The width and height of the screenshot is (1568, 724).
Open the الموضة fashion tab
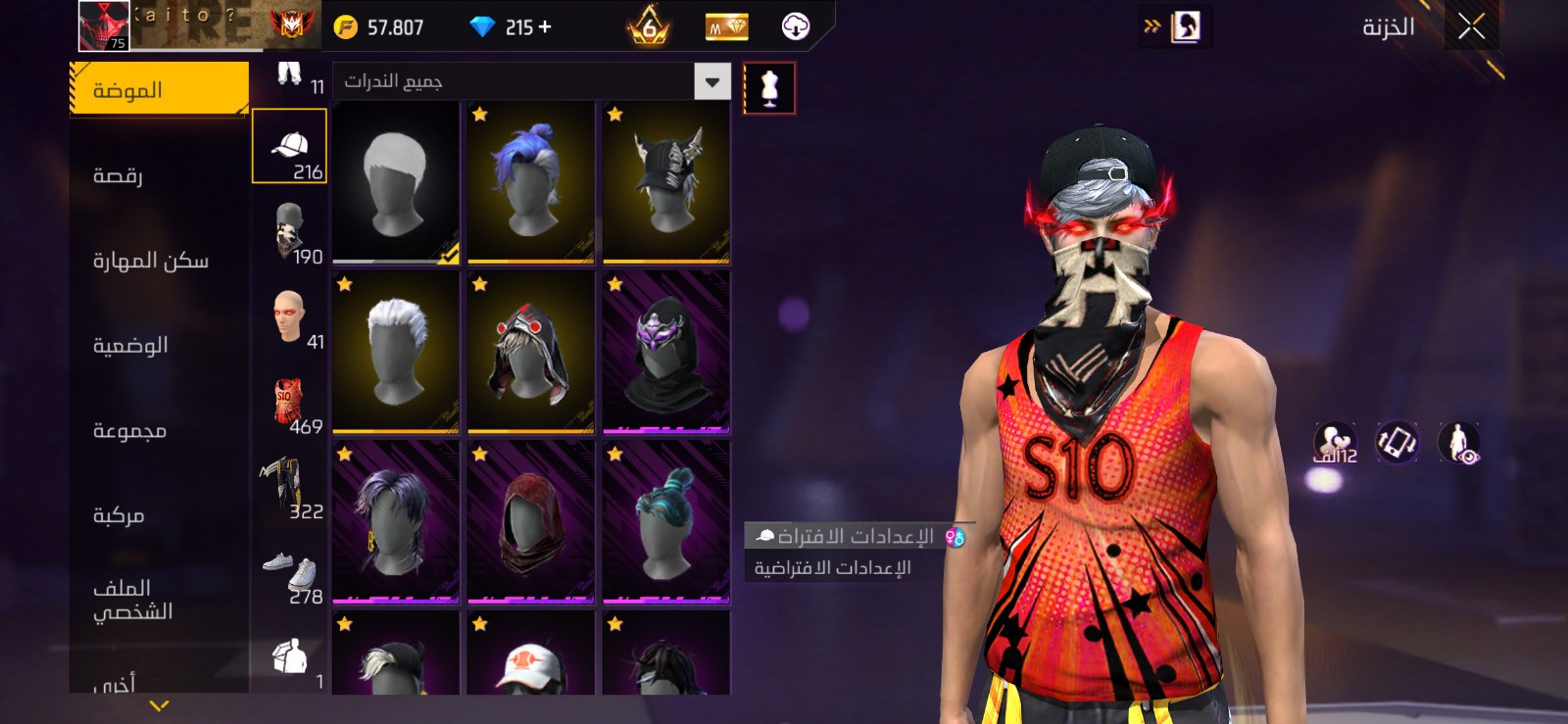click(x=159, y=90)
